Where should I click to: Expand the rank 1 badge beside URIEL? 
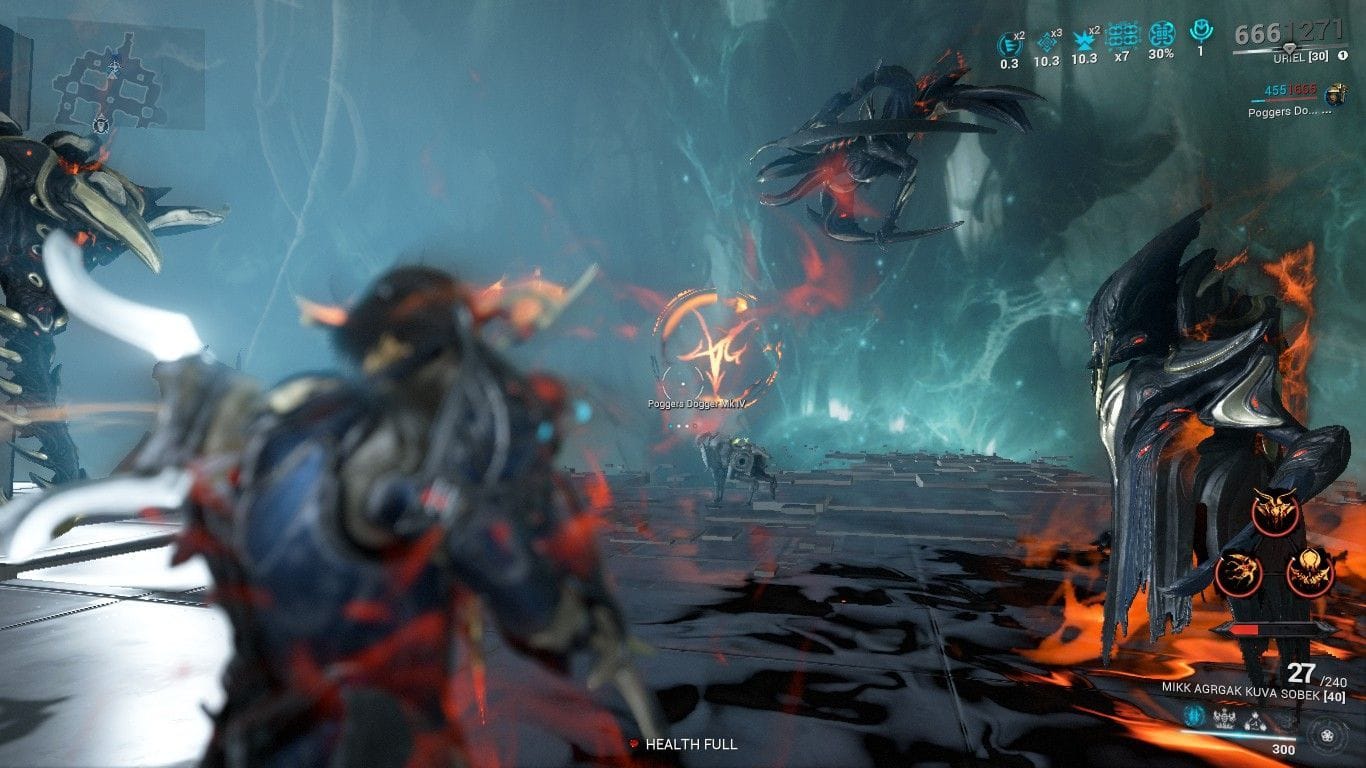[1342, 56]
